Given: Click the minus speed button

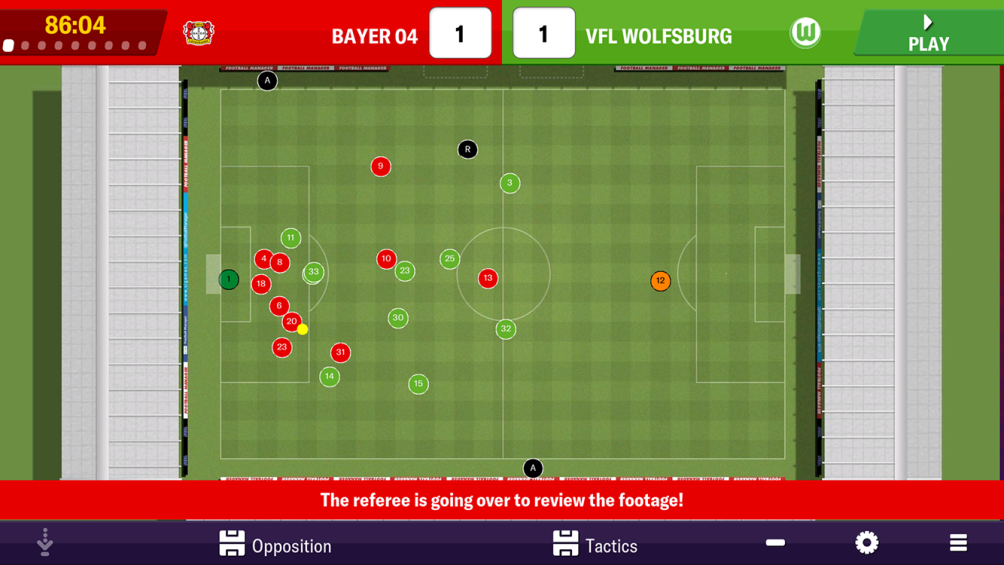Looking at the screenshot, I should tap(775, 543).
